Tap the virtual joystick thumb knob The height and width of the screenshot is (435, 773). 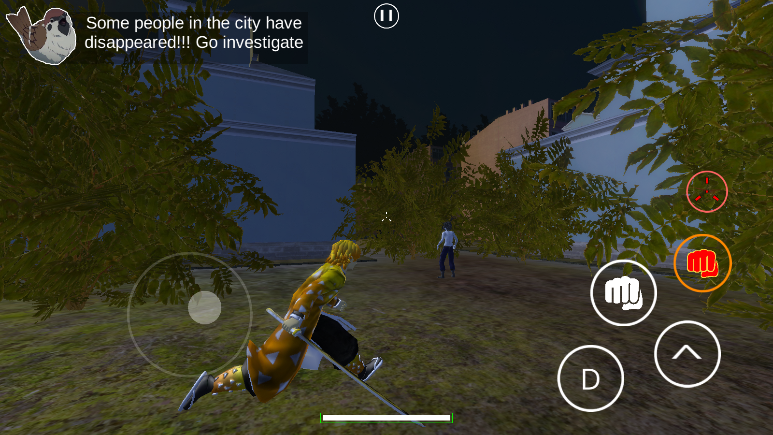point(205,307)
